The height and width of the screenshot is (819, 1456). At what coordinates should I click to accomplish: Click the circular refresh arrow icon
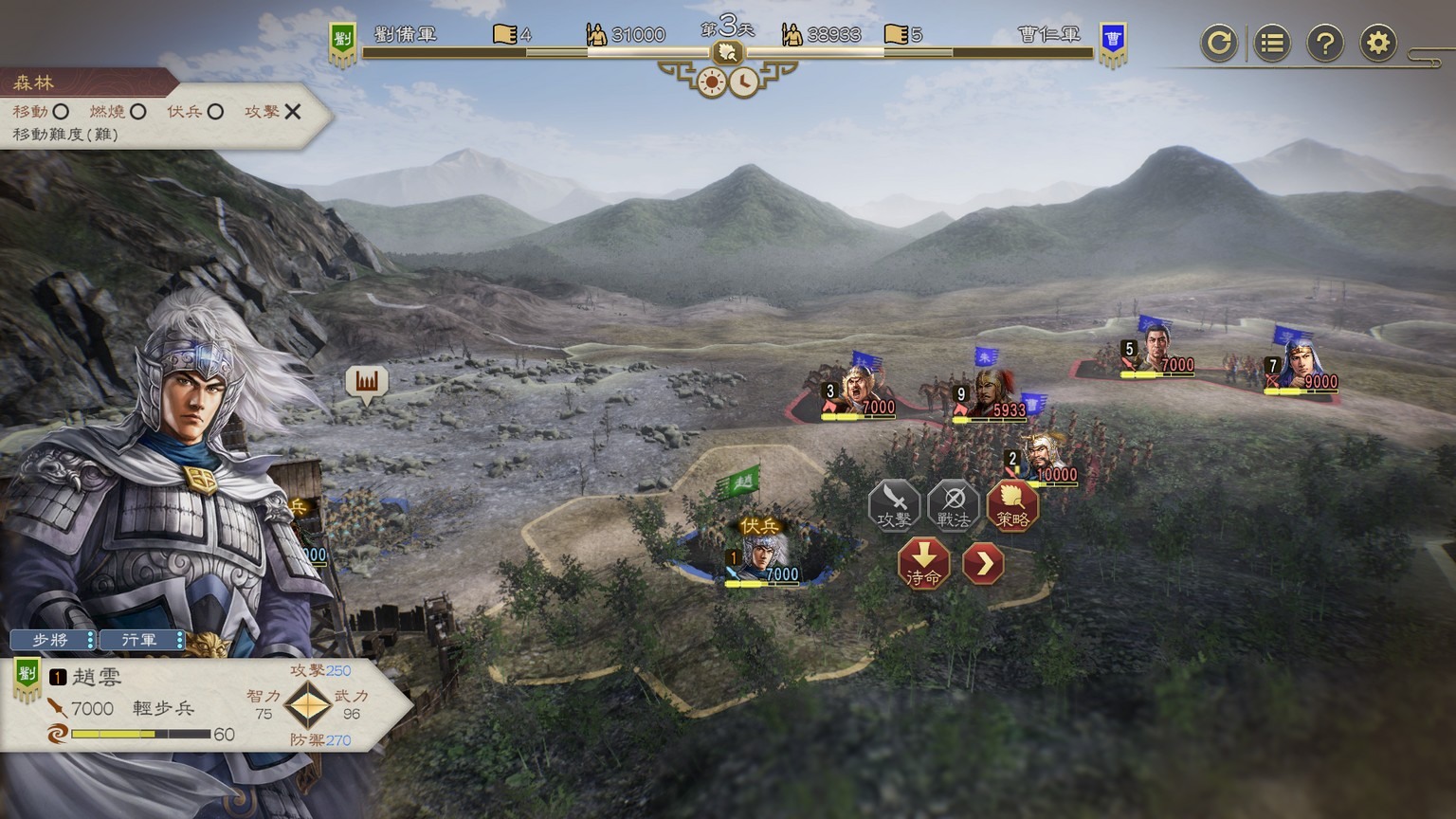[1219, 43]
